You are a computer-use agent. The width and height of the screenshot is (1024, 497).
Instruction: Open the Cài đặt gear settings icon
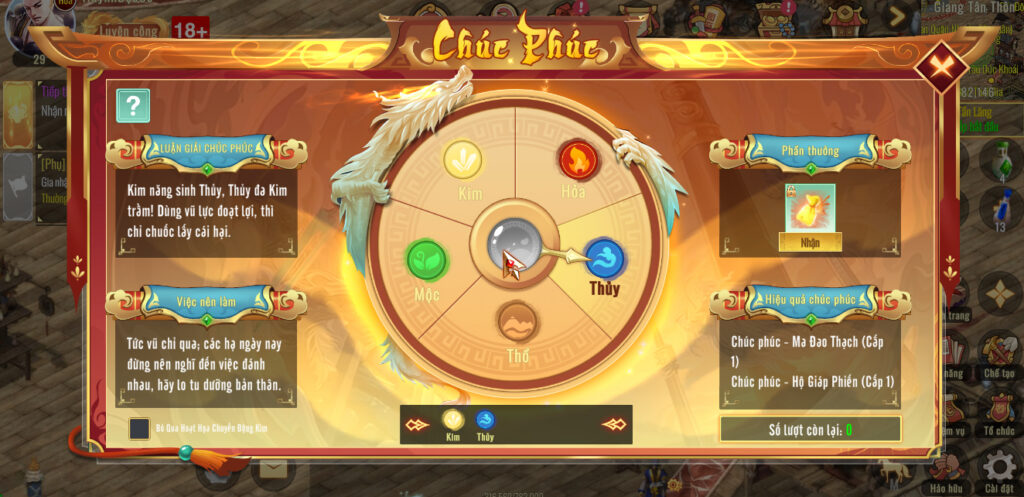[998, 467]
